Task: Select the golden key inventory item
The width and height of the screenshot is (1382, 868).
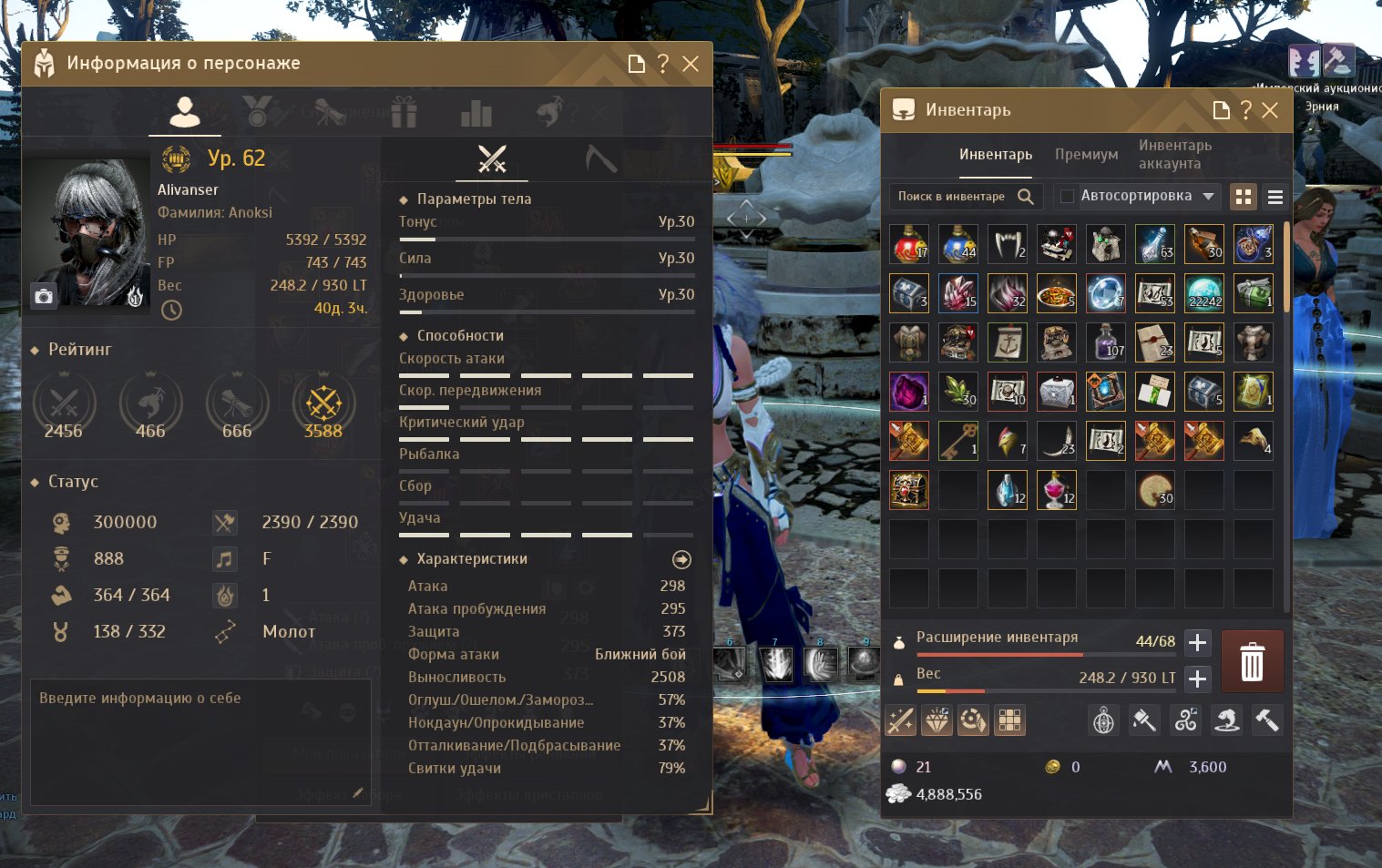Action: coord(958,441)
